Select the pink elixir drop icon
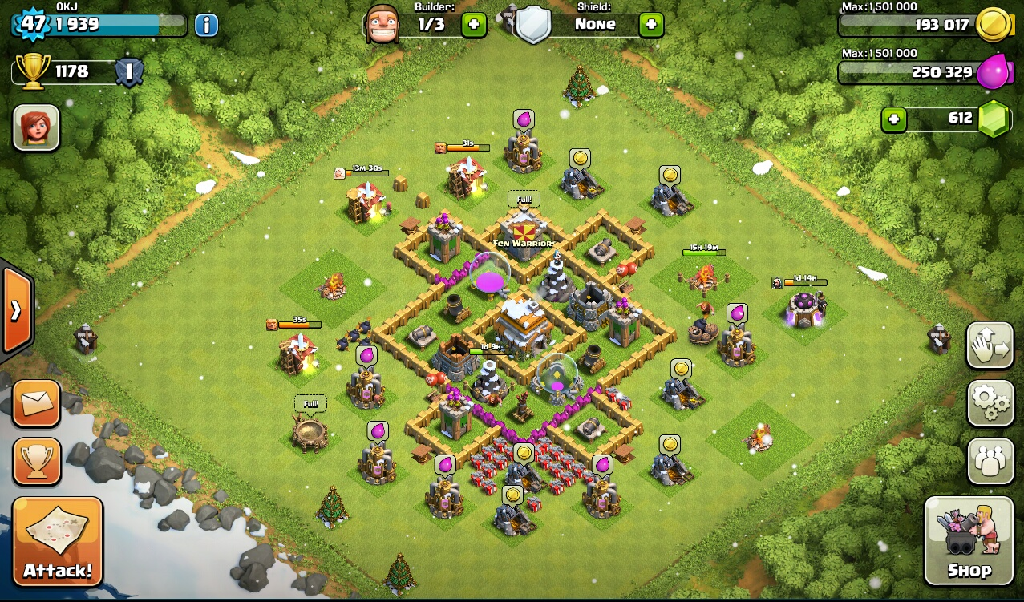The height and width of the screenshot is (602, 1024). [x=994, y=72]
